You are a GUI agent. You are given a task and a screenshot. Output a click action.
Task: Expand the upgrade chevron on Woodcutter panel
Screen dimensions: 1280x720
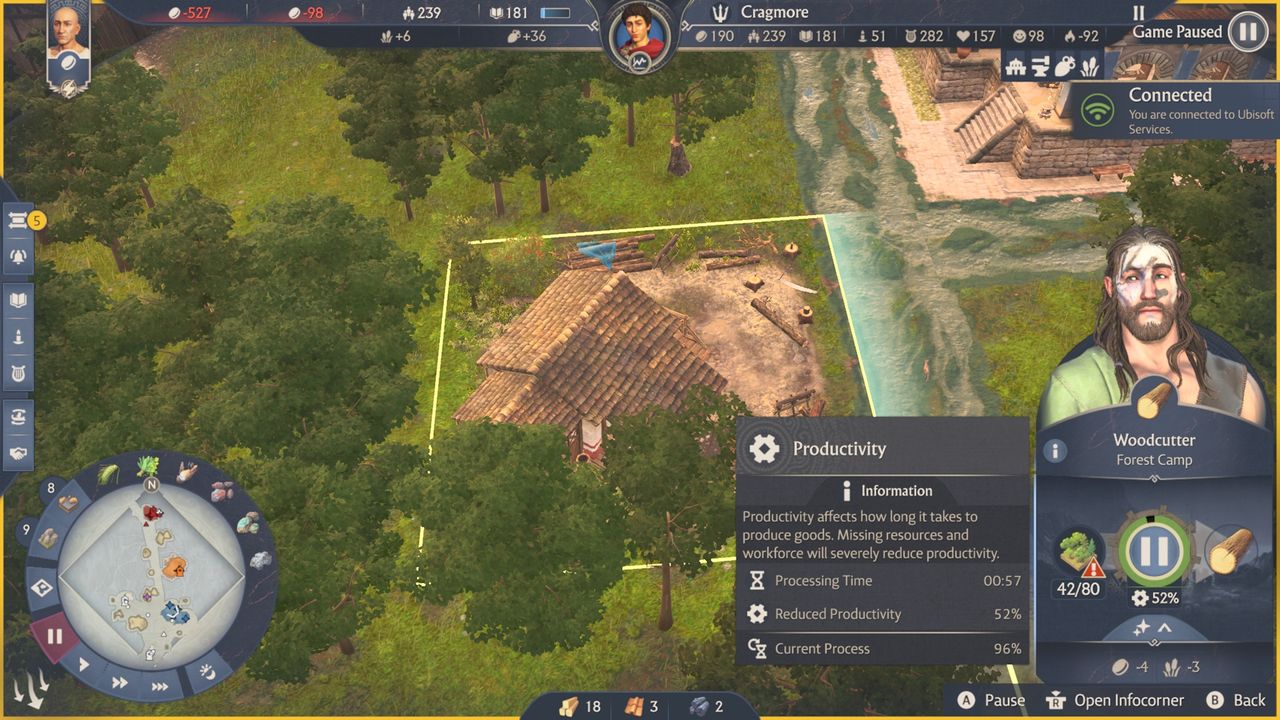[1164, 628]
